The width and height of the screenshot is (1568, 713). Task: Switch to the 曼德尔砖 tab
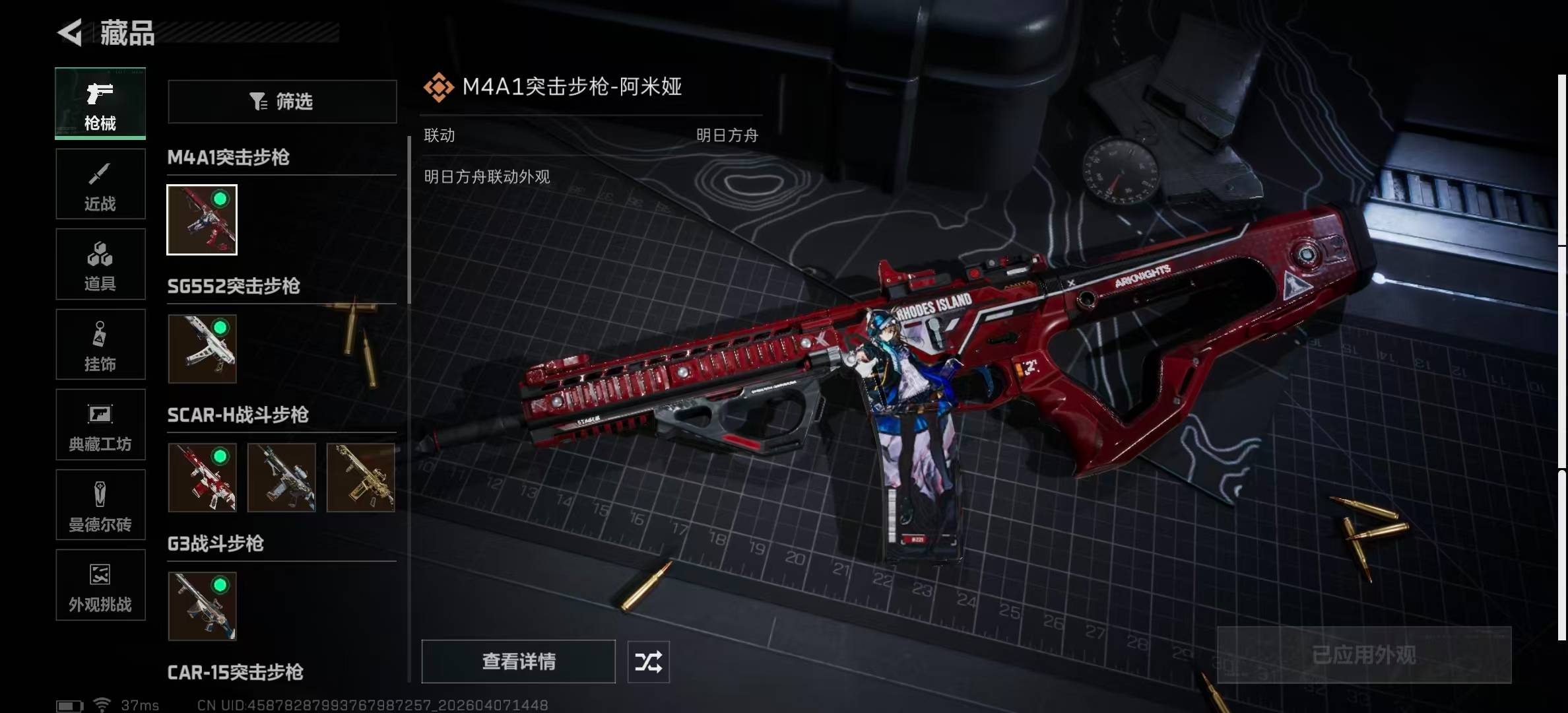100,506
